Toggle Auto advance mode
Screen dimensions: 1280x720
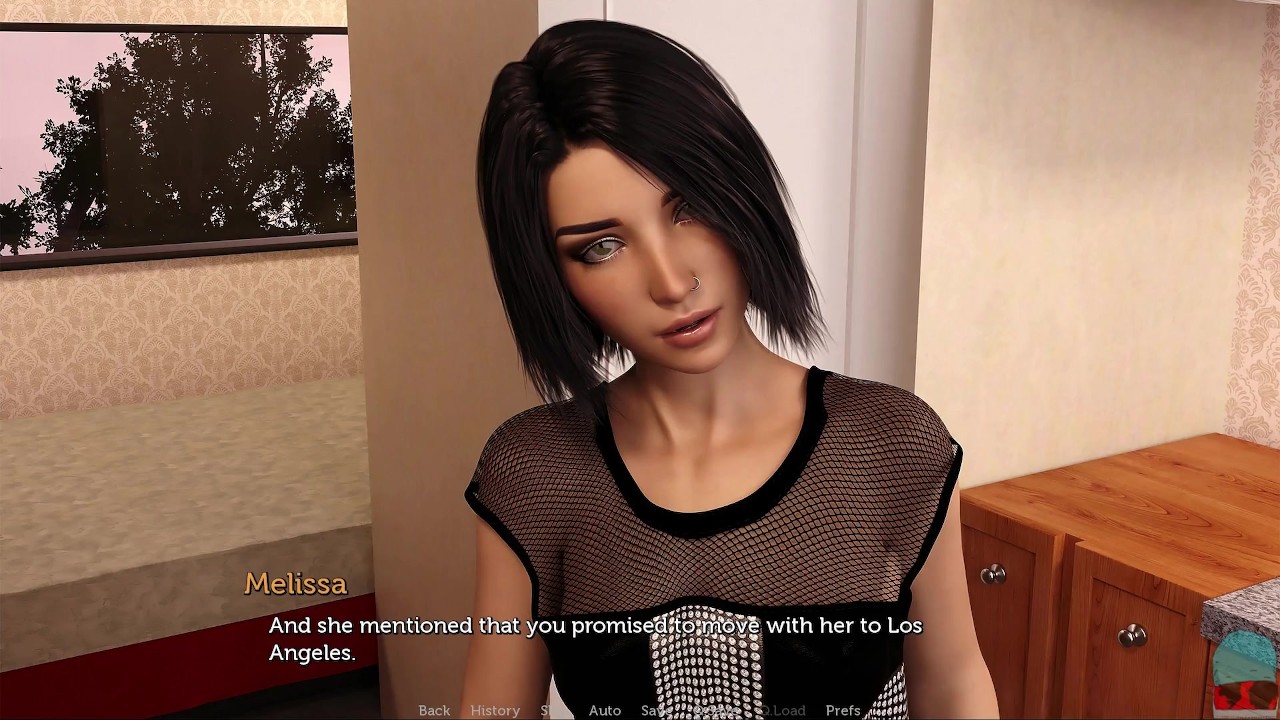[605, 710]
